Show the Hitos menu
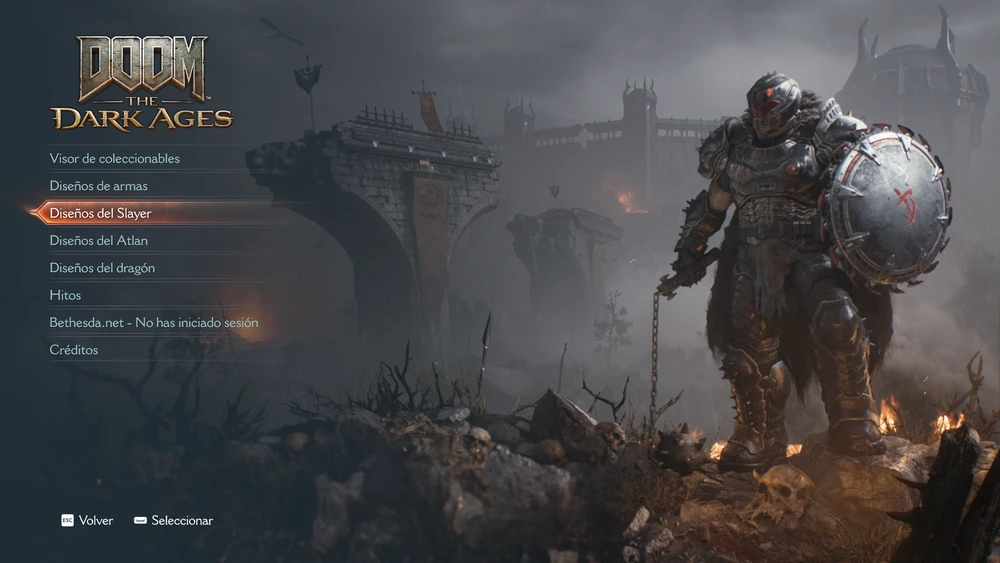The height and width of the screenshot is (563, 1000). [66, 296]
